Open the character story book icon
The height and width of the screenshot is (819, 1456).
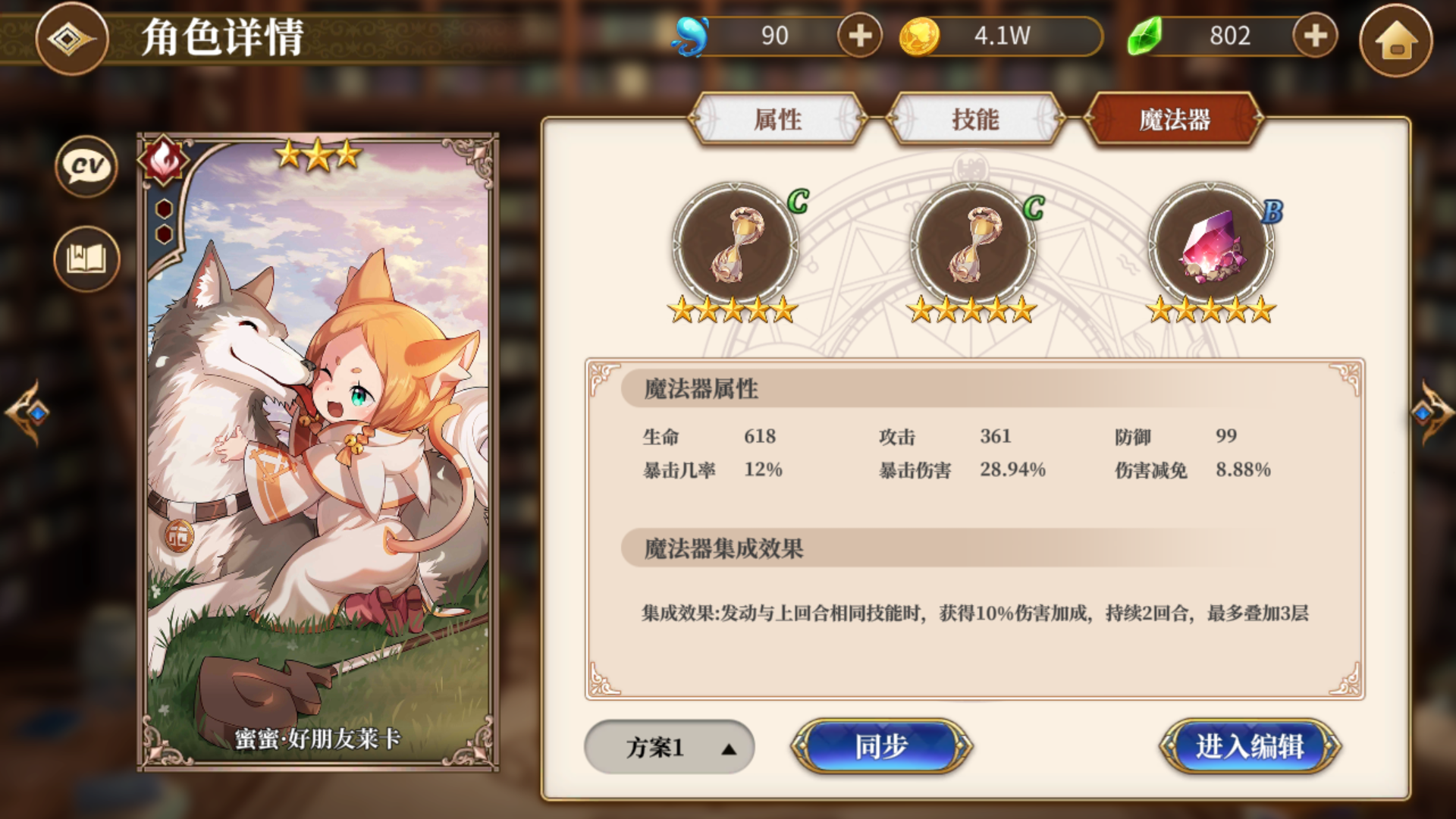tap(85, 258)
